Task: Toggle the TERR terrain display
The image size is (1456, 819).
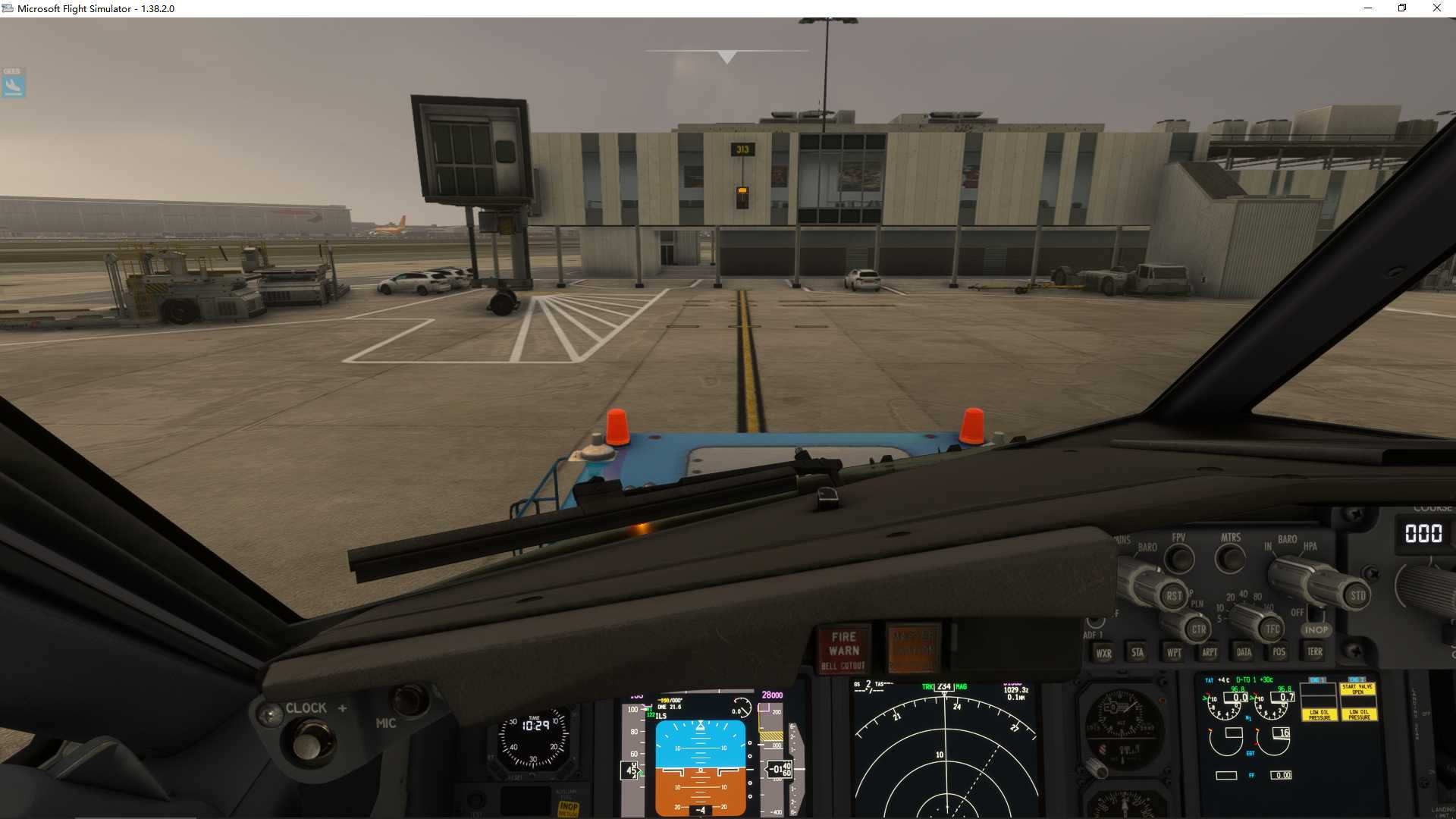Action: 1314,652
